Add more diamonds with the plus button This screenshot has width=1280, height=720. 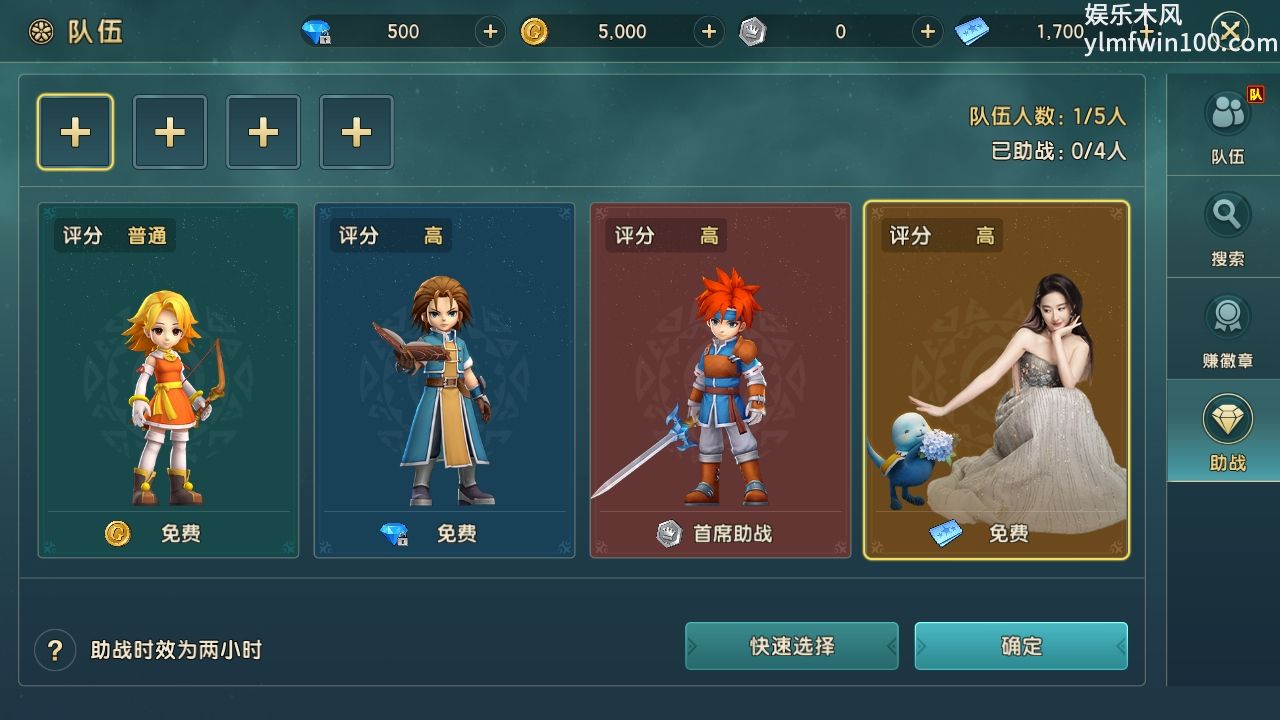pos(489,31)
